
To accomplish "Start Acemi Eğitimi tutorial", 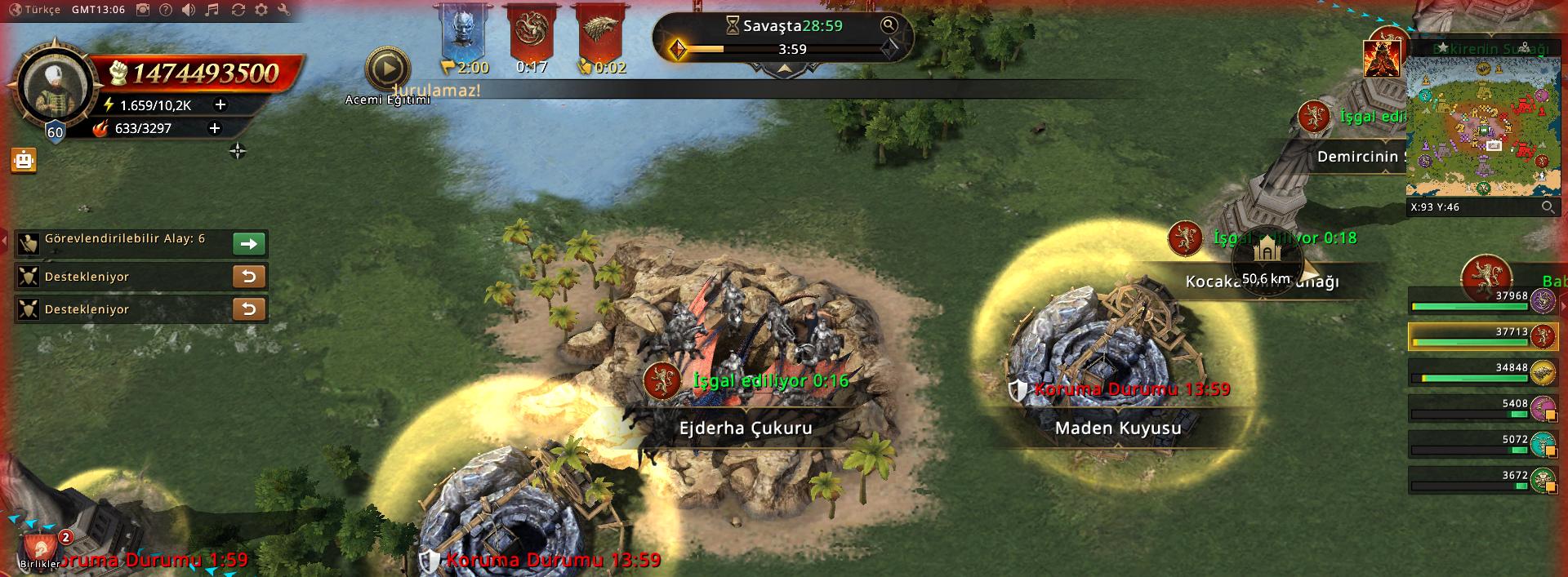I will point(387,69).
